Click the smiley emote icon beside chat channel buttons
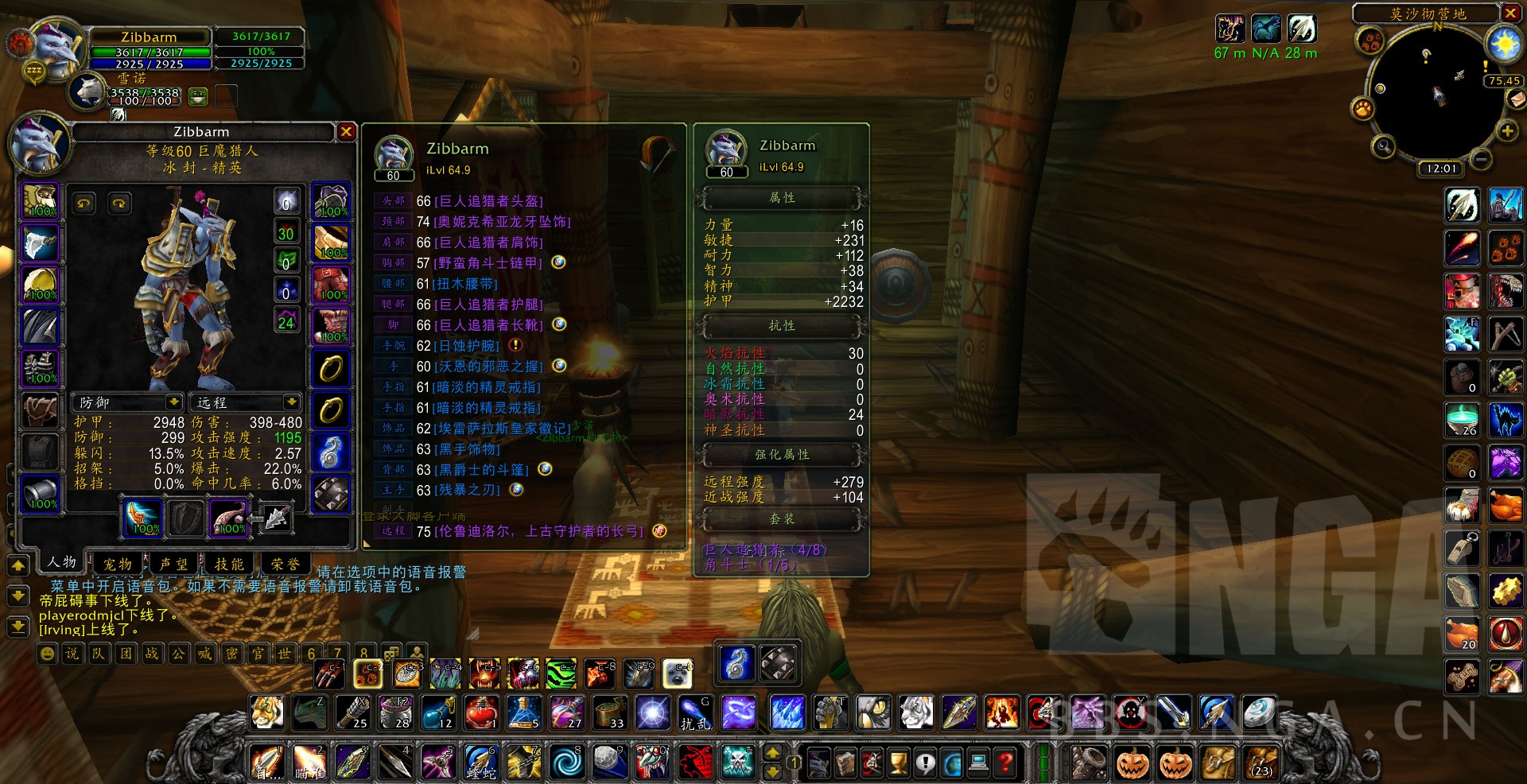Image resolution: width=1527 pixels, height=784 pixels. [46, 654]
